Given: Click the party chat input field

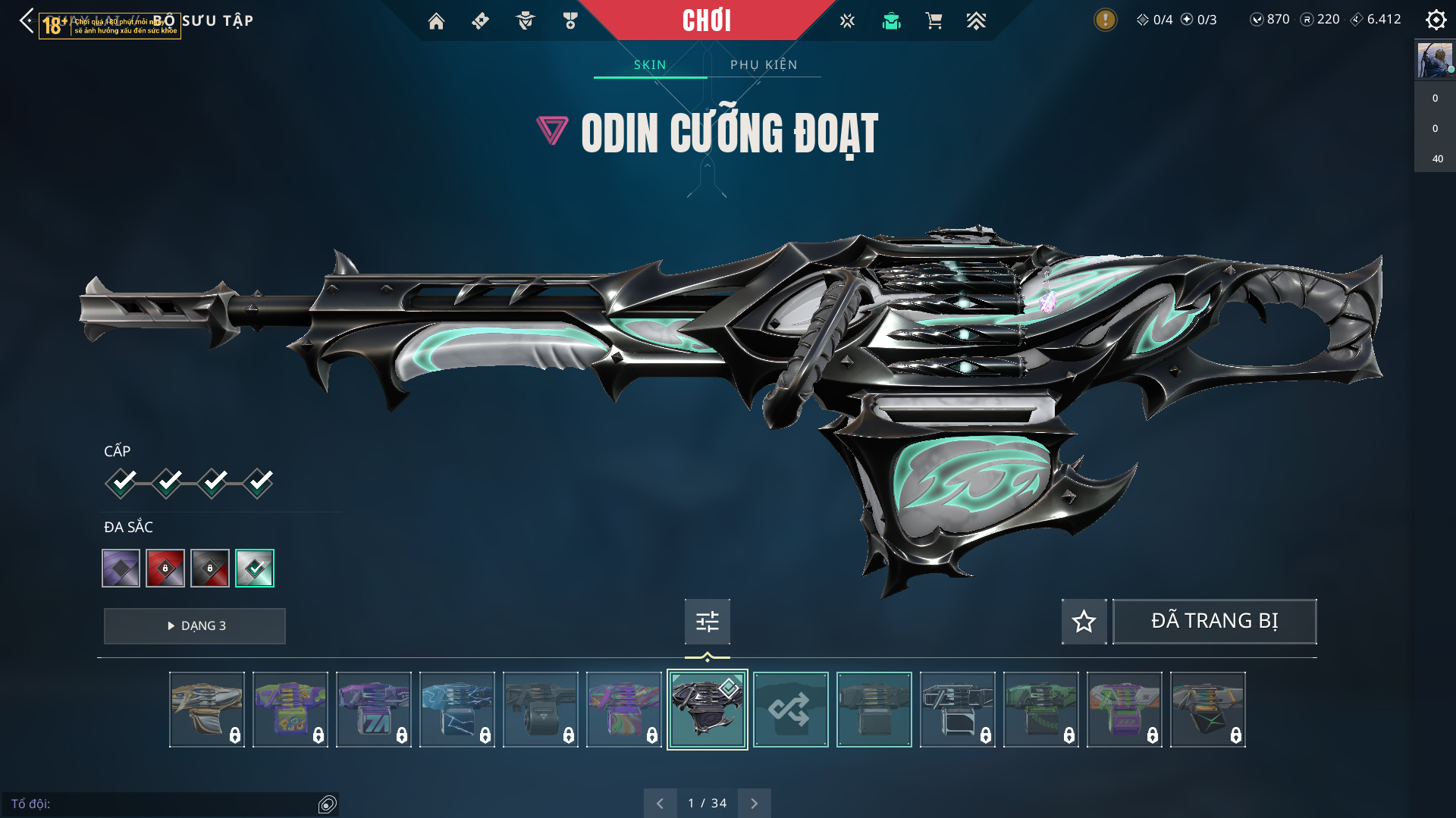Looking at the screenshot, I should click(163, 804).
